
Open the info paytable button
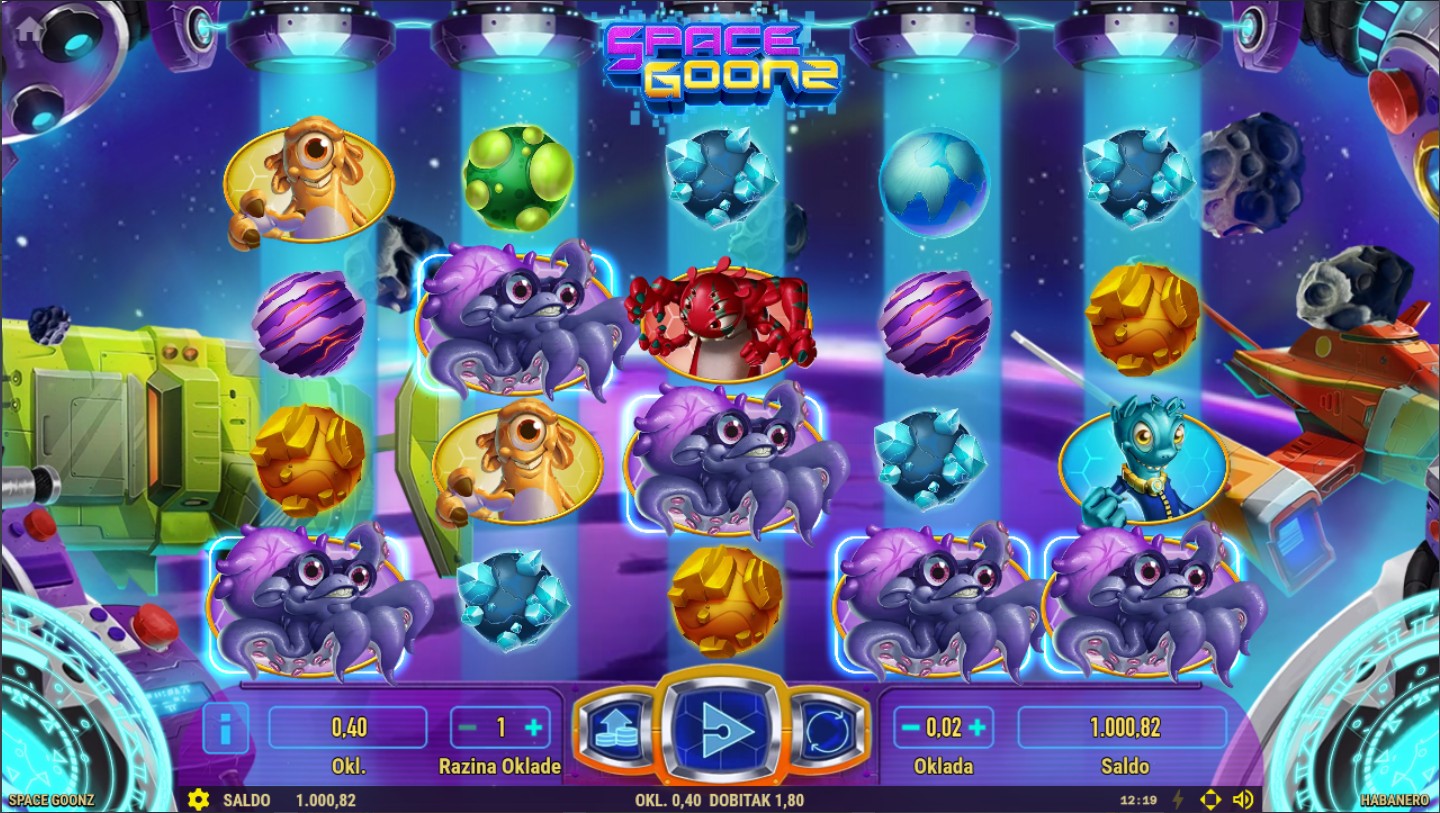pos(226,728)
